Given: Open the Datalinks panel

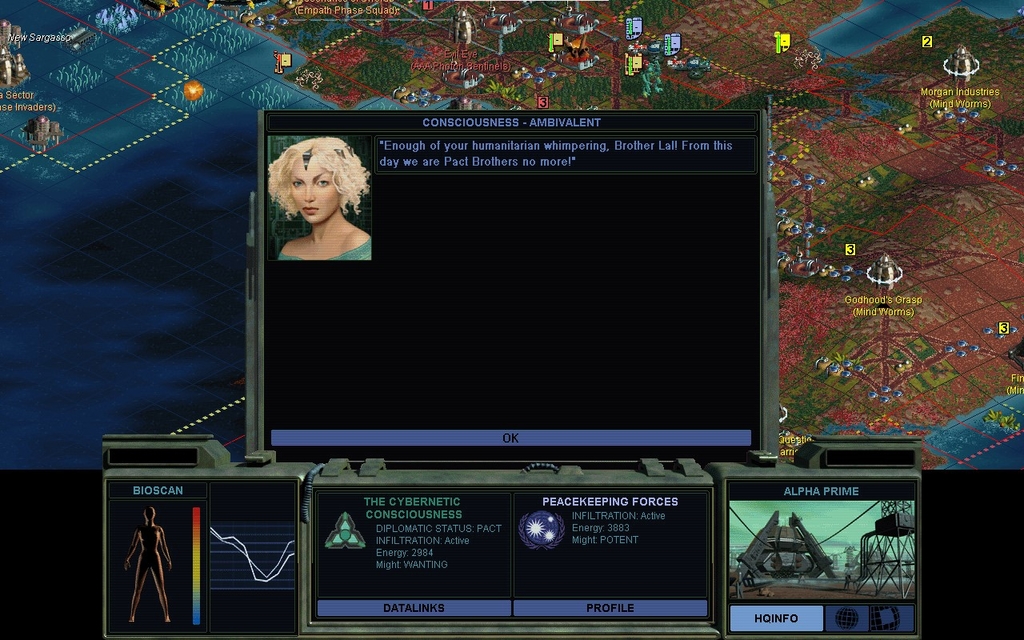Looking at the screenshot, I should pyautogui.click(x=413, y=608).
